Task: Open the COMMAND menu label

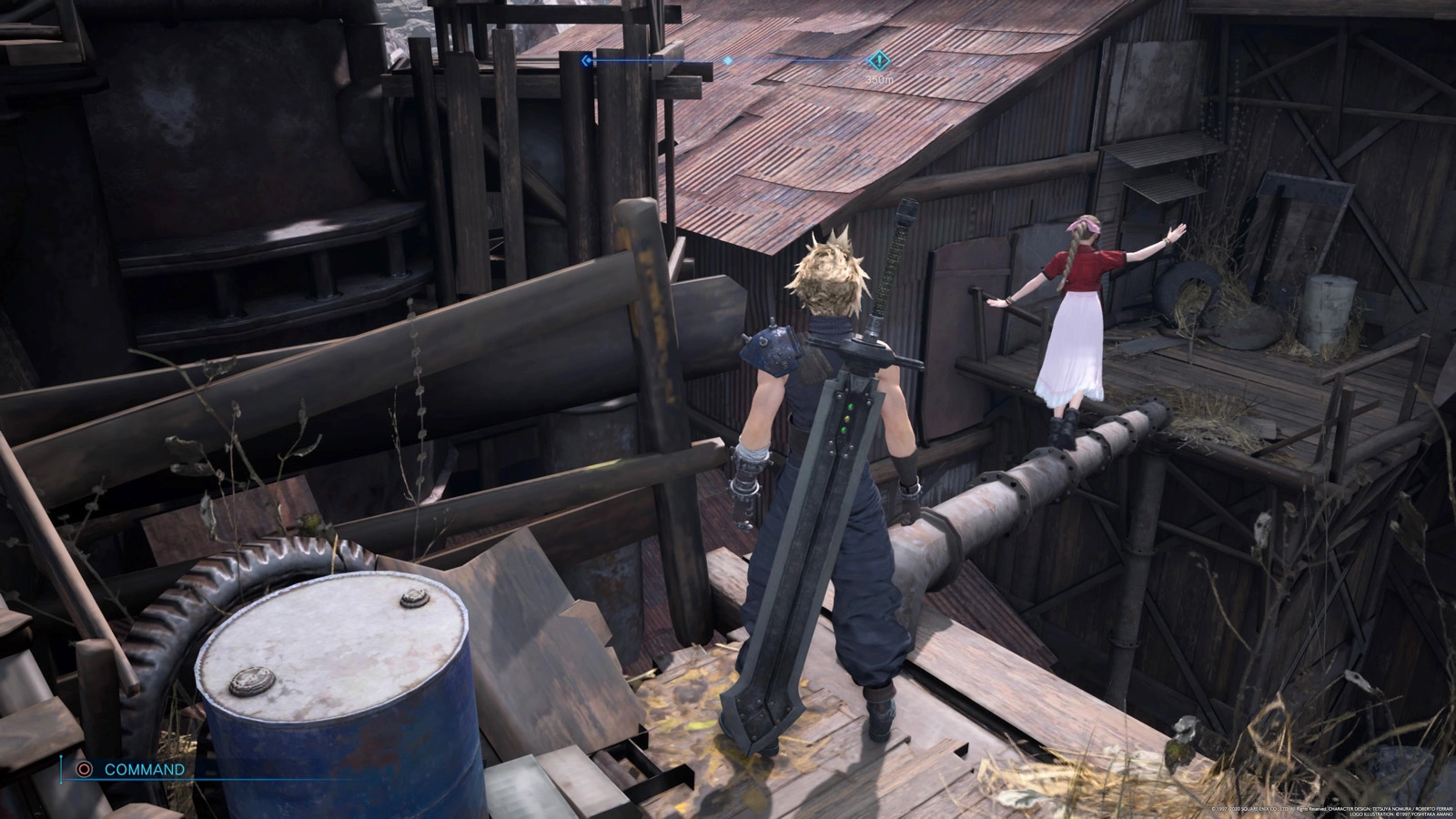Action: (x=144, y=769)
